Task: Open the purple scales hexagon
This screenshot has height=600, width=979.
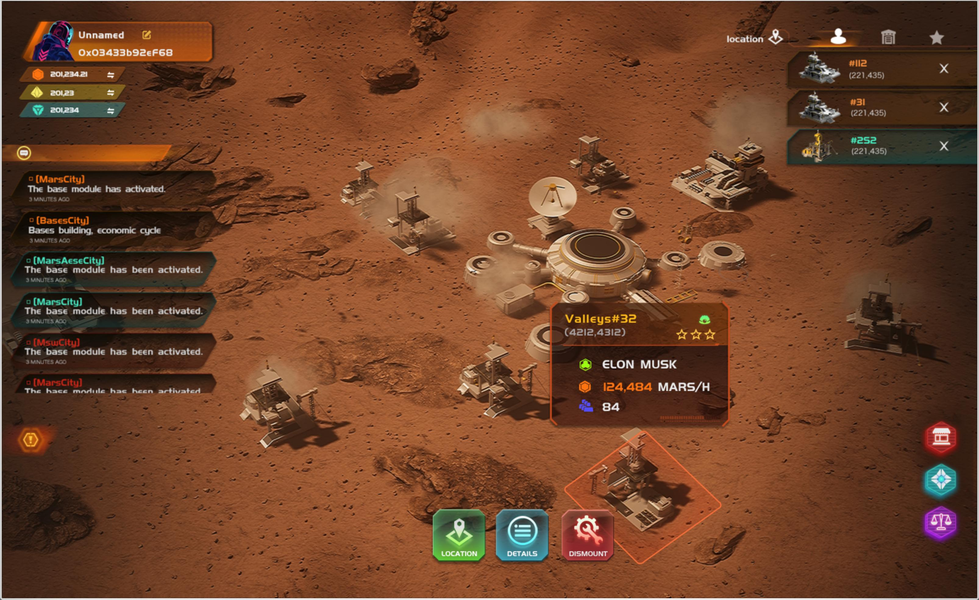Action: pos(940,522)
